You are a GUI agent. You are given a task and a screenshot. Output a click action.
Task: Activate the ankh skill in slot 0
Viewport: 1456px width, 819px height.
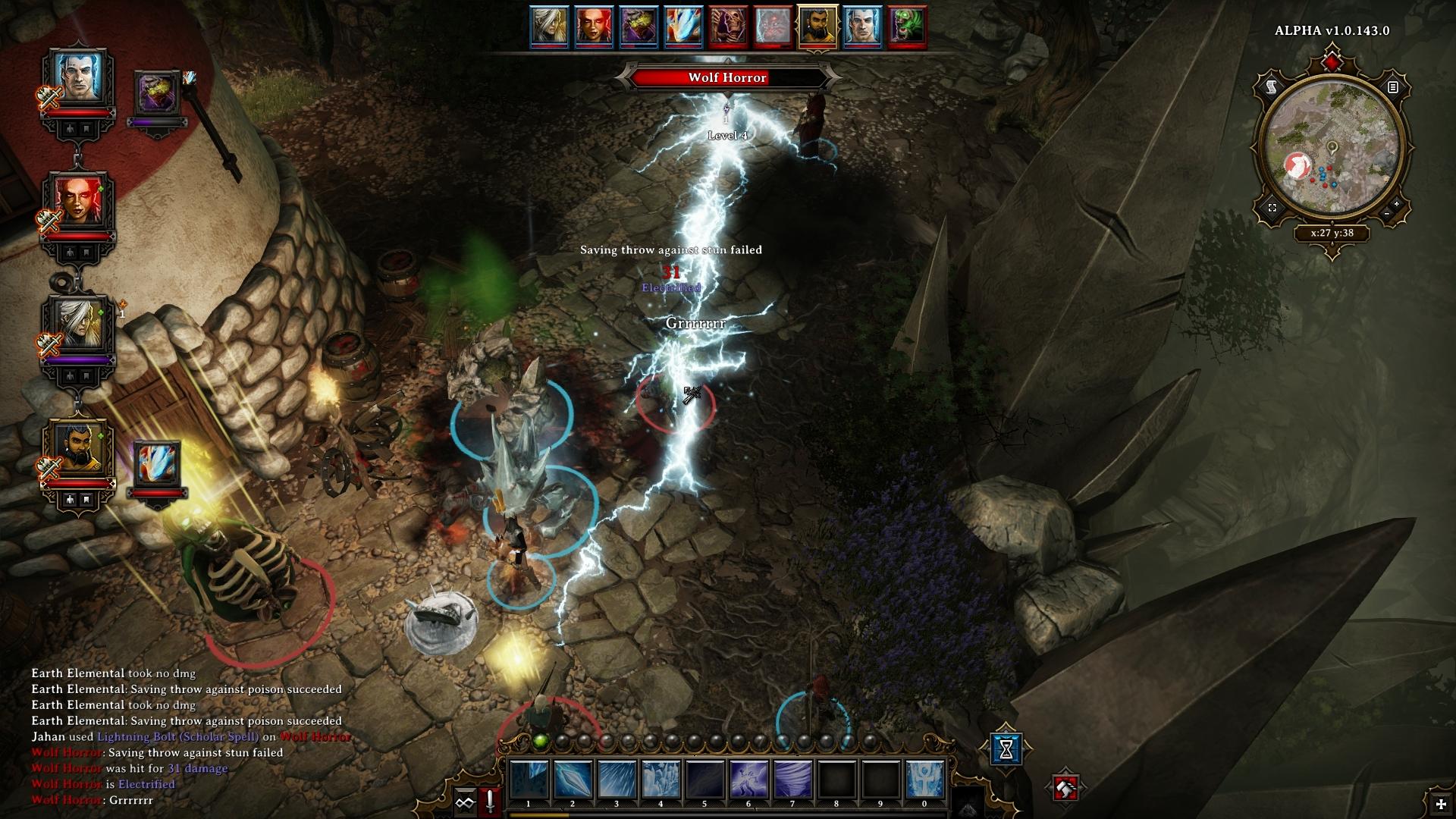coord(924,780)
